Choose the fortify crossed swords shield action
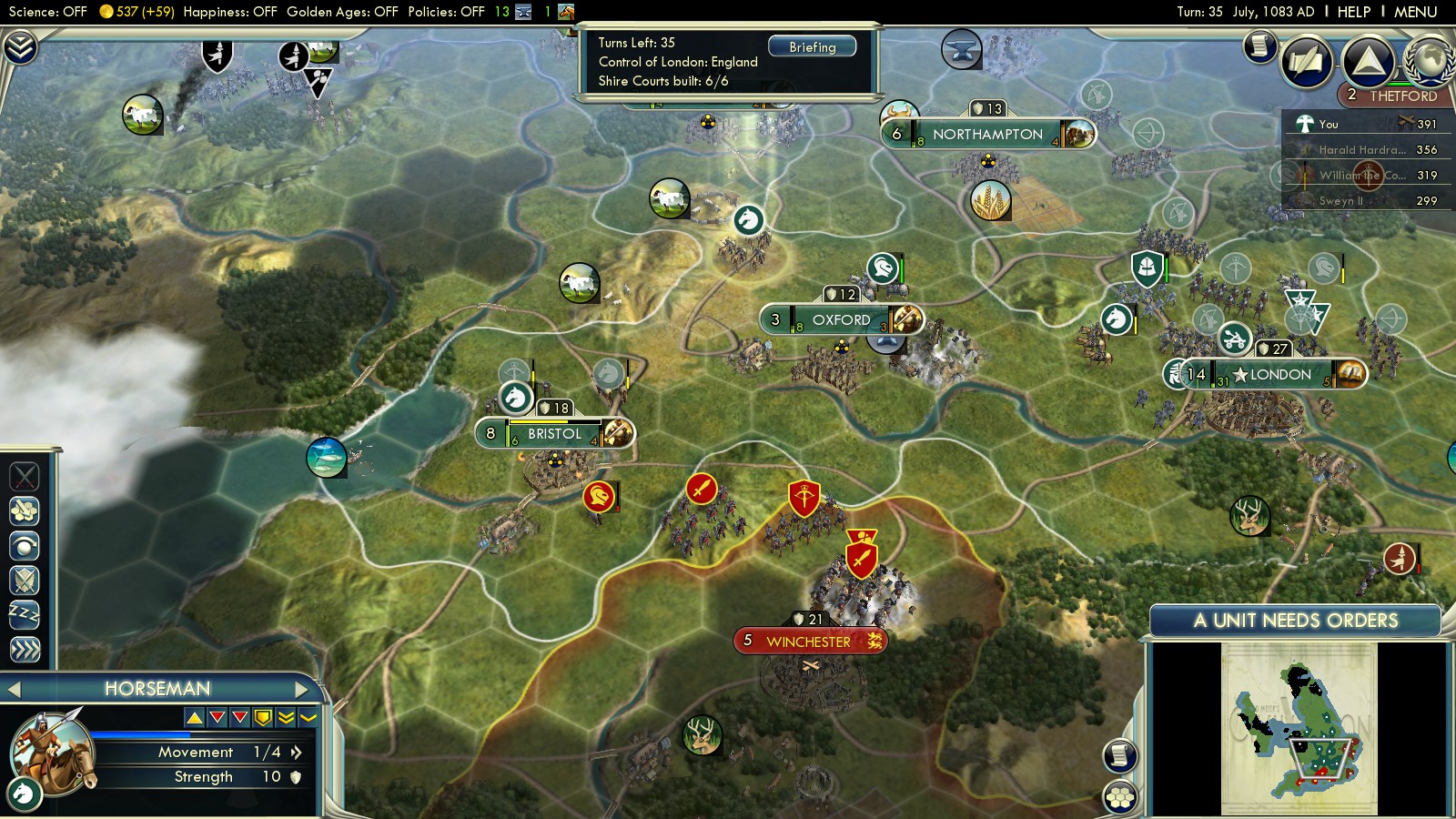Screen dimensions: 1456x819 25,580
